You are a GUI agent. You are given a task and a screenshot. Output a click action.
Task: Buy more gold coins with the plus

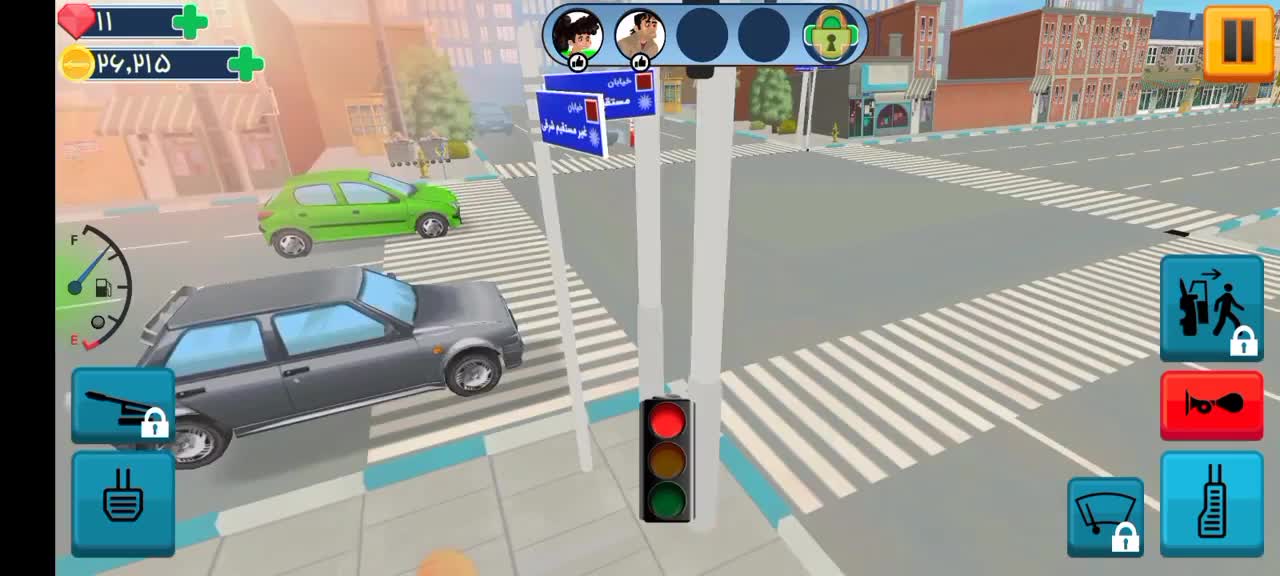245,64
